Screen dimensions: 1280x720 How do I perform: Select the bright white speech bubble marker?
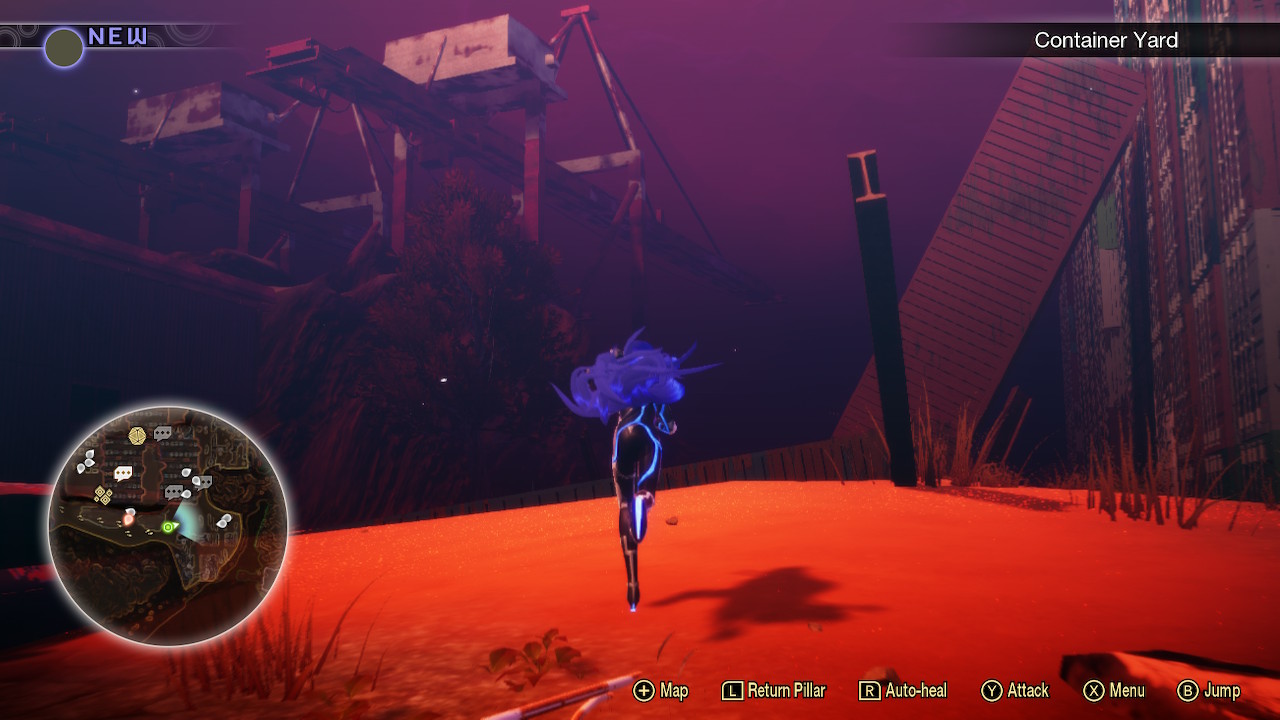point(123,473)
